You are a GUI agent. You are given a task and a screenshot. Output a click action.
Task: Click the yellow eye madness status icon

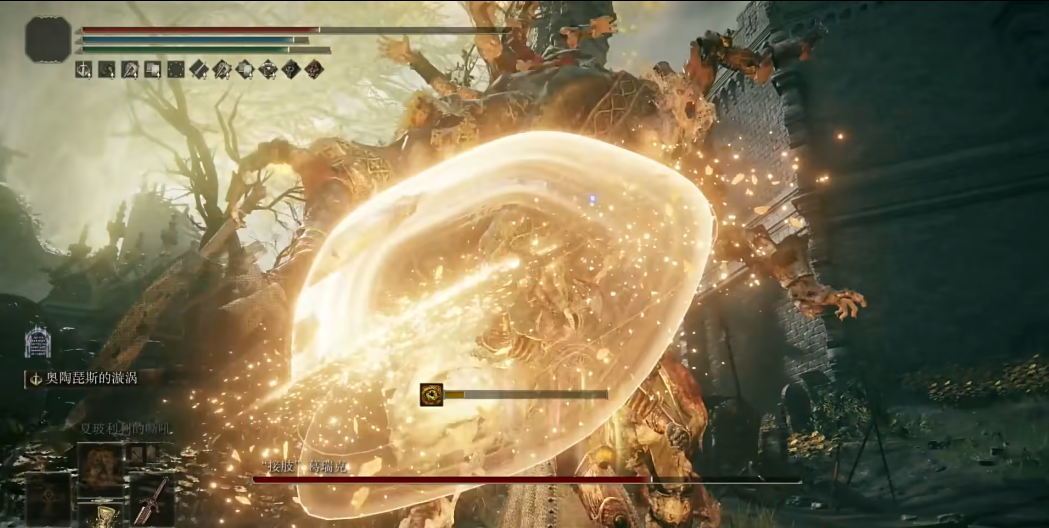(x=432, y=394)
